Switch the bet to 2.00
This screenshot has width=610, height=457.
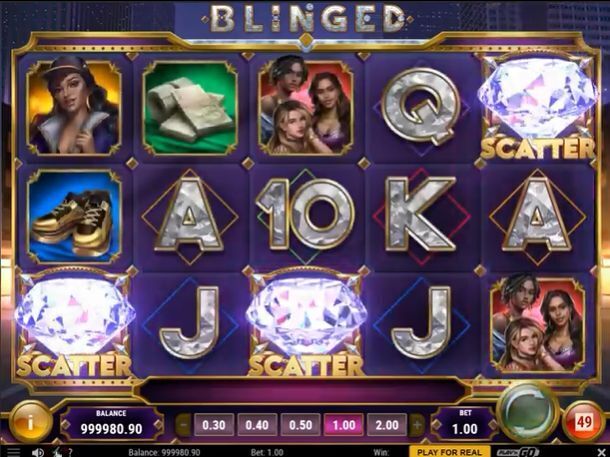pos(386,425)
